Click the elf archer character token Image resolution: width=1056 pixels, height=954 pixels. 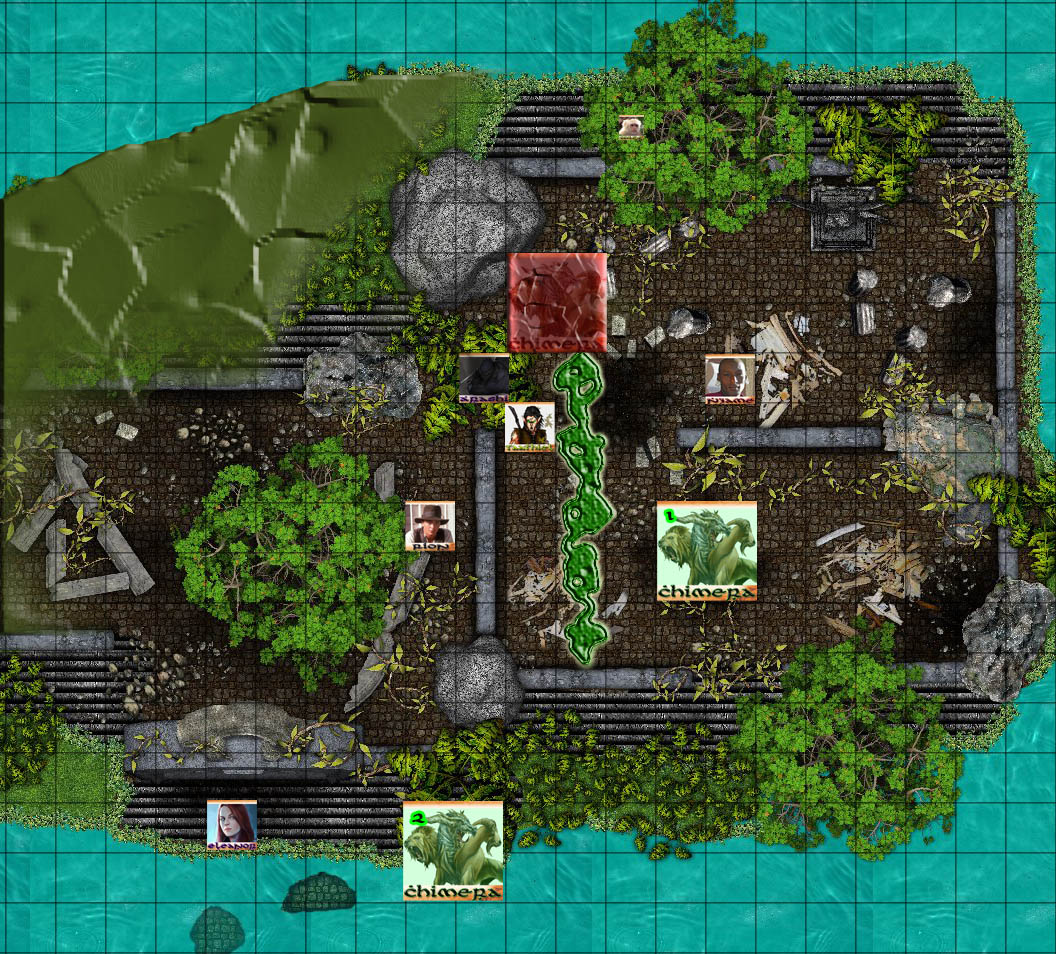(529, 427)
